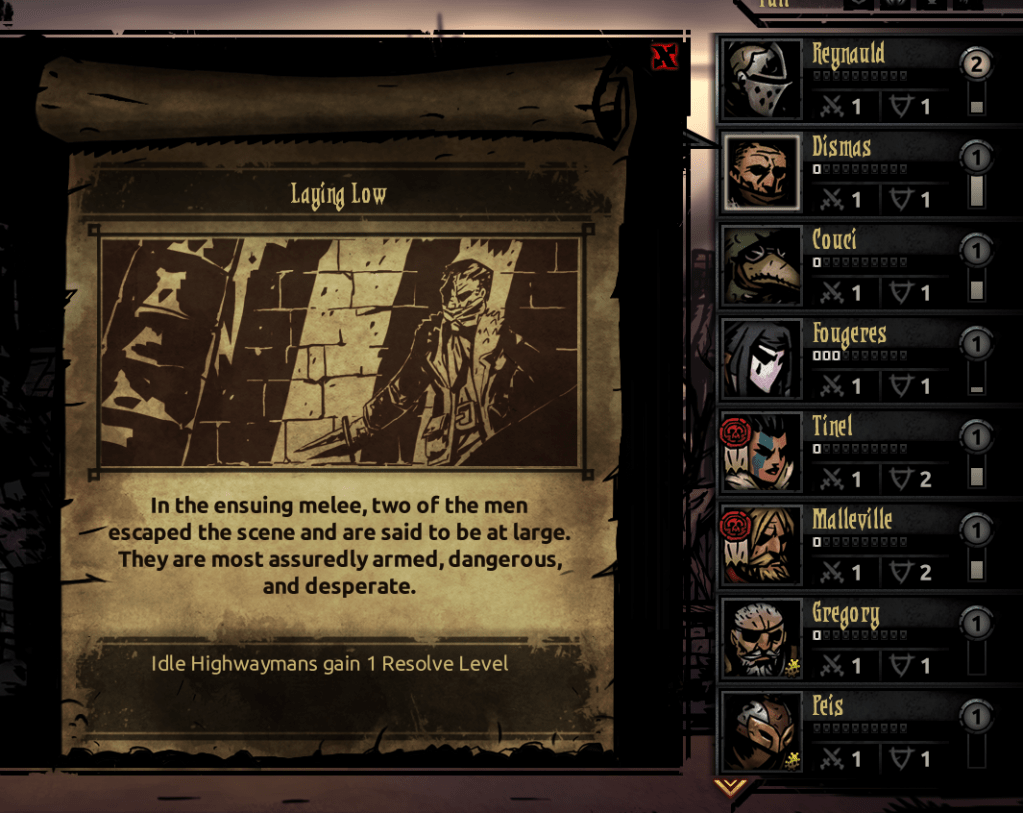Choose Couci from the roster list
1023x813 pixels.
point(849,265)
